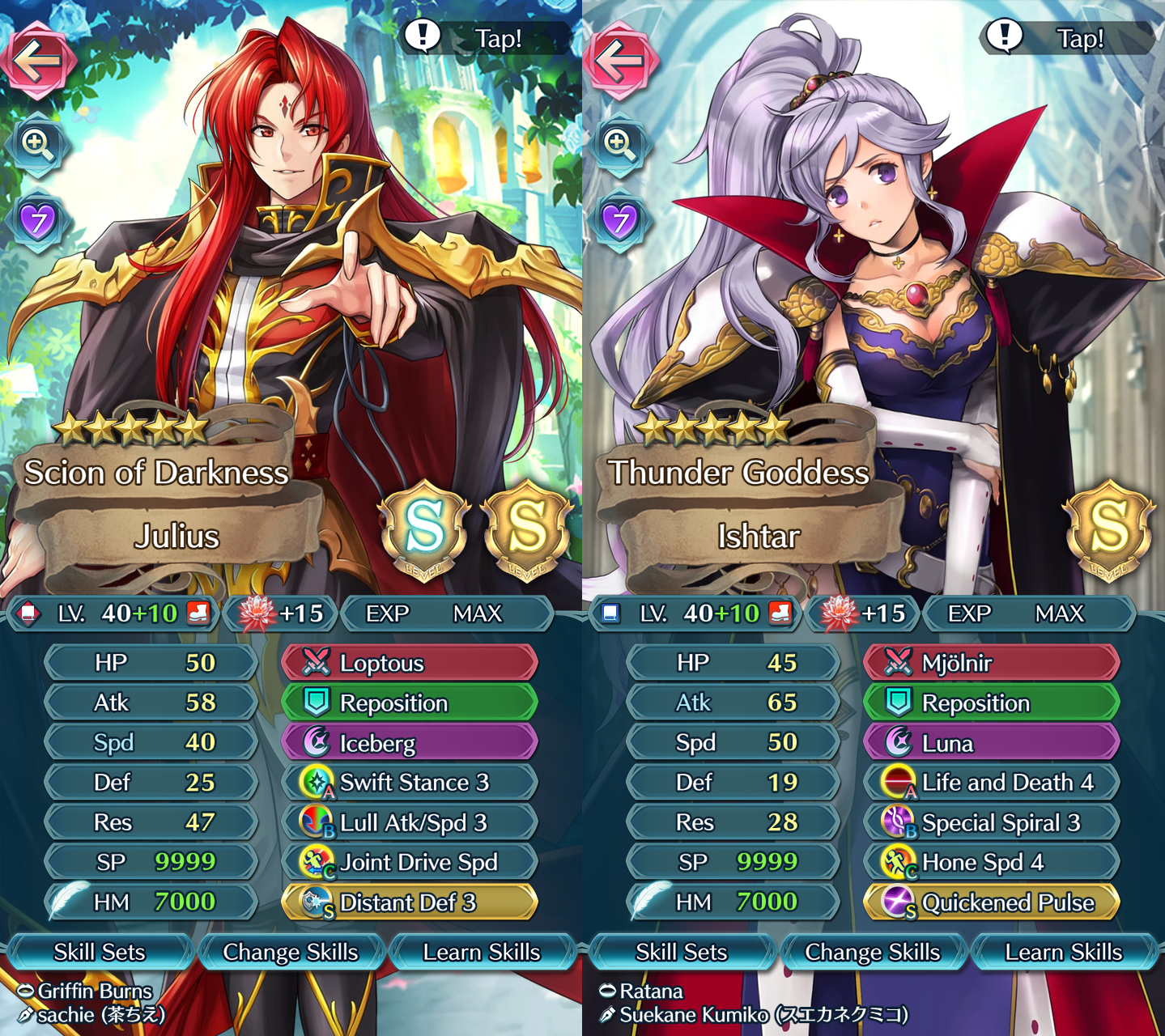The height and width of the screenshot is (1036, 1165).
Task: Toggle Julius's favorite heart marker
Action: click(40, 220)
